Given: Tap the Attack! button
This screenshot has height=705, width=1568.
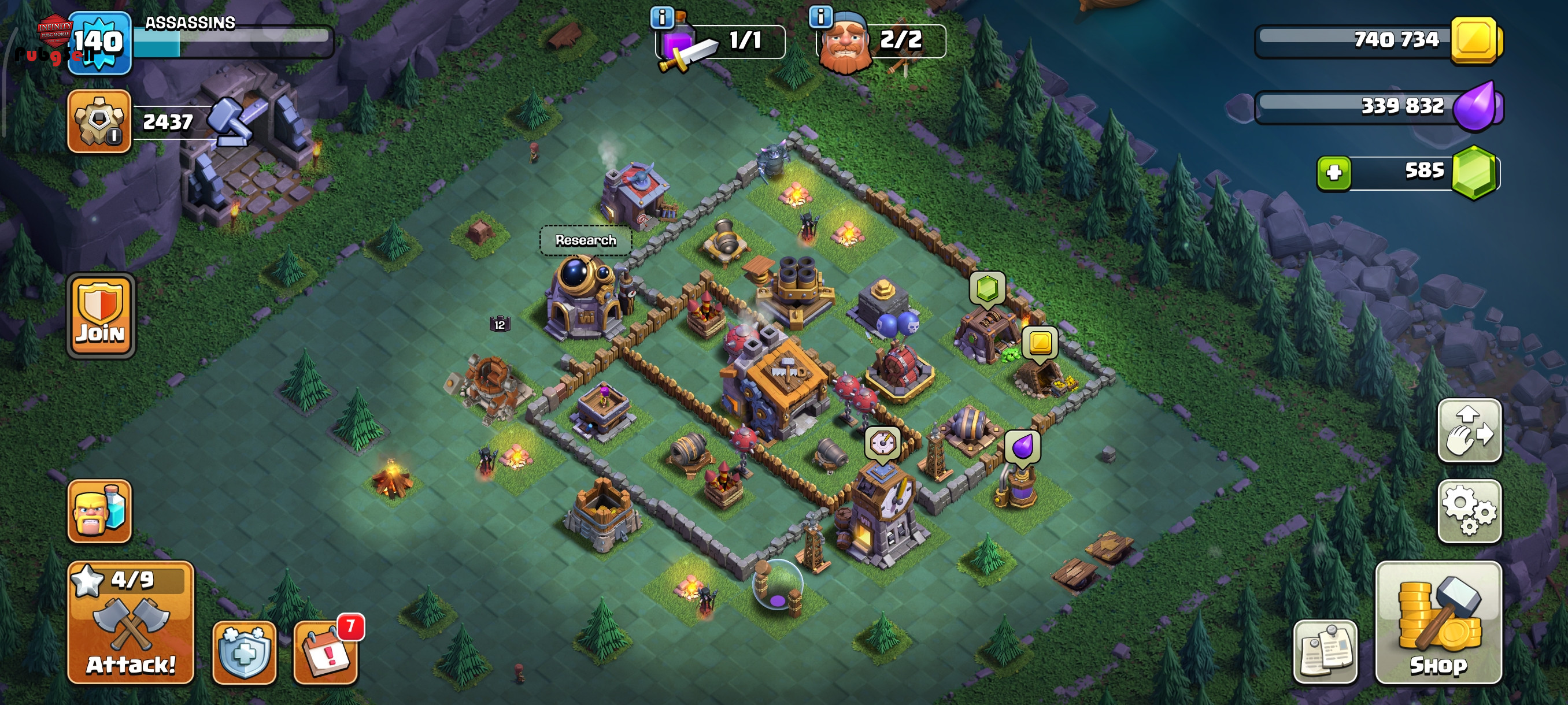Looking at the screenshot, I should tap(131, 624).
